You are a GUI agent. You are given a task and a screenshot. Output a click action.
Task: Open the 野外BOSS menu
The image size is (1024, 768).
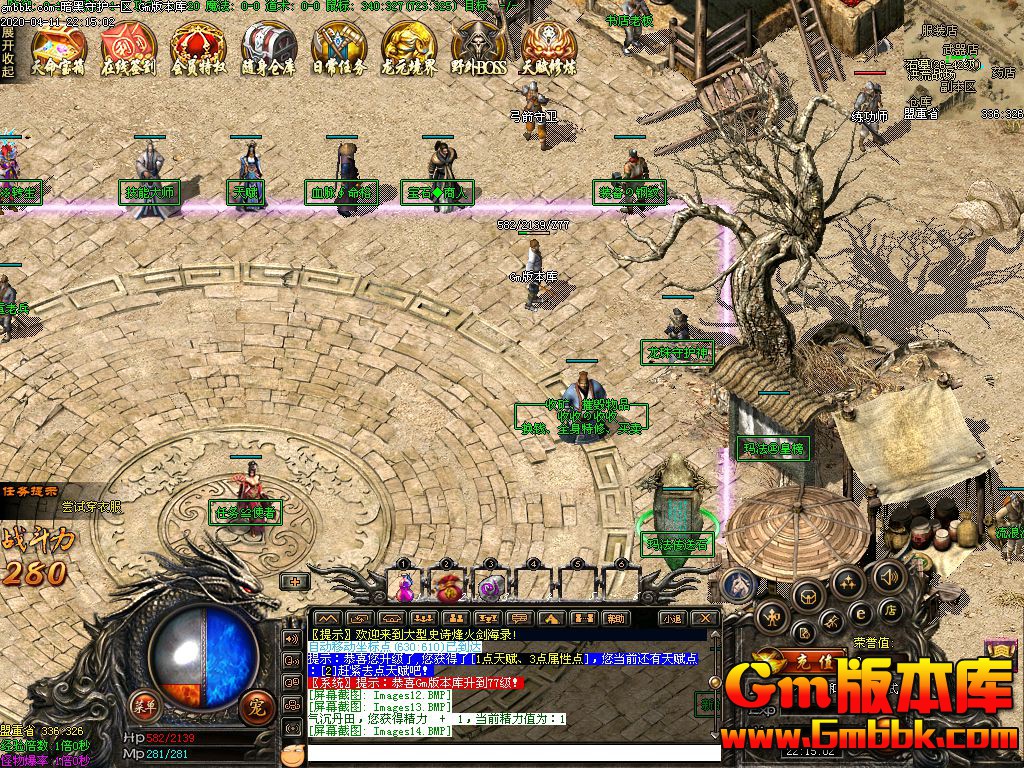tap(479, 48)
